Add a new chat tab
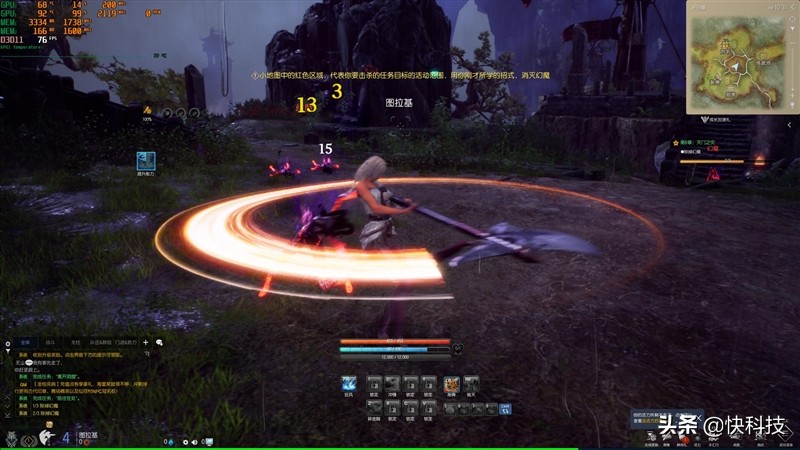The width and height of the screenshot is (800, 450). point(145,342)
